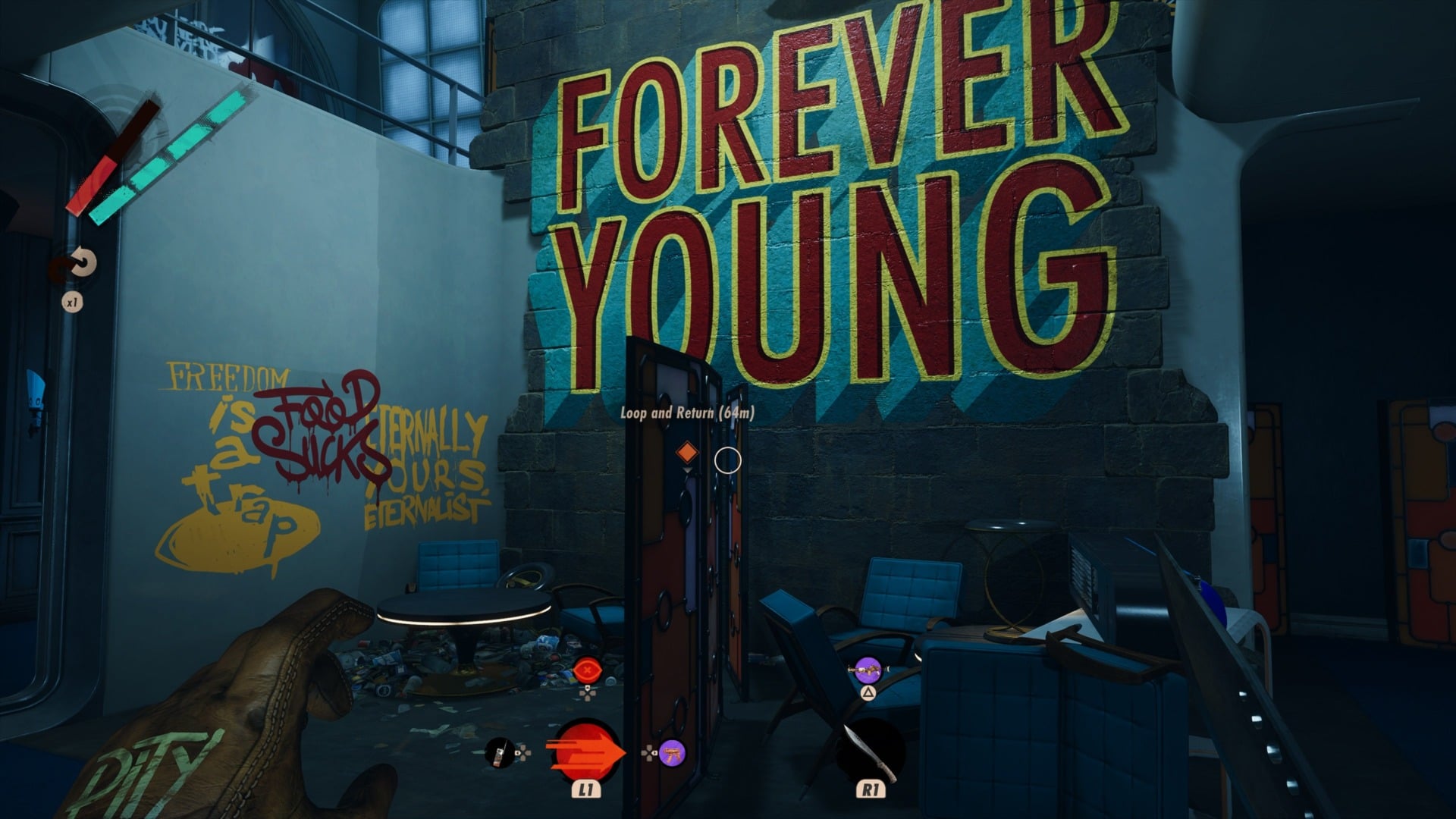Click the x1 Reprise counter badge
This screenshot has height=819, width=1456.
point(72,301)
